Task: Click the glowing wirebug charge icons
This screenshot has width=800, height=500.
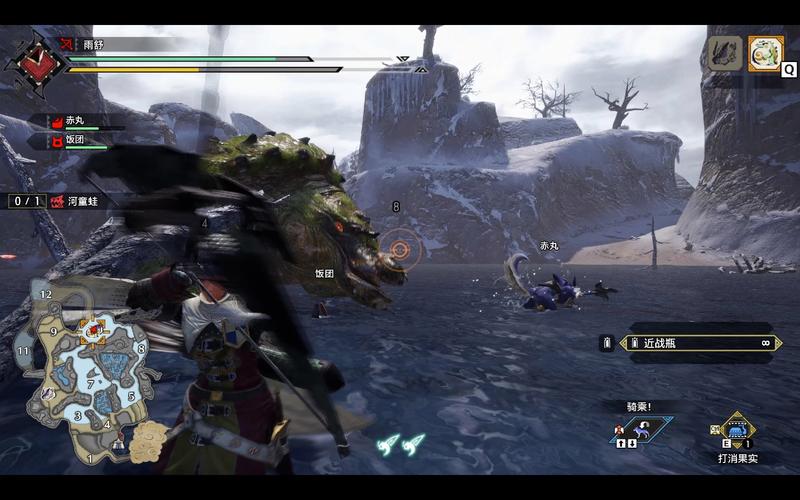Action: [400, 441]
